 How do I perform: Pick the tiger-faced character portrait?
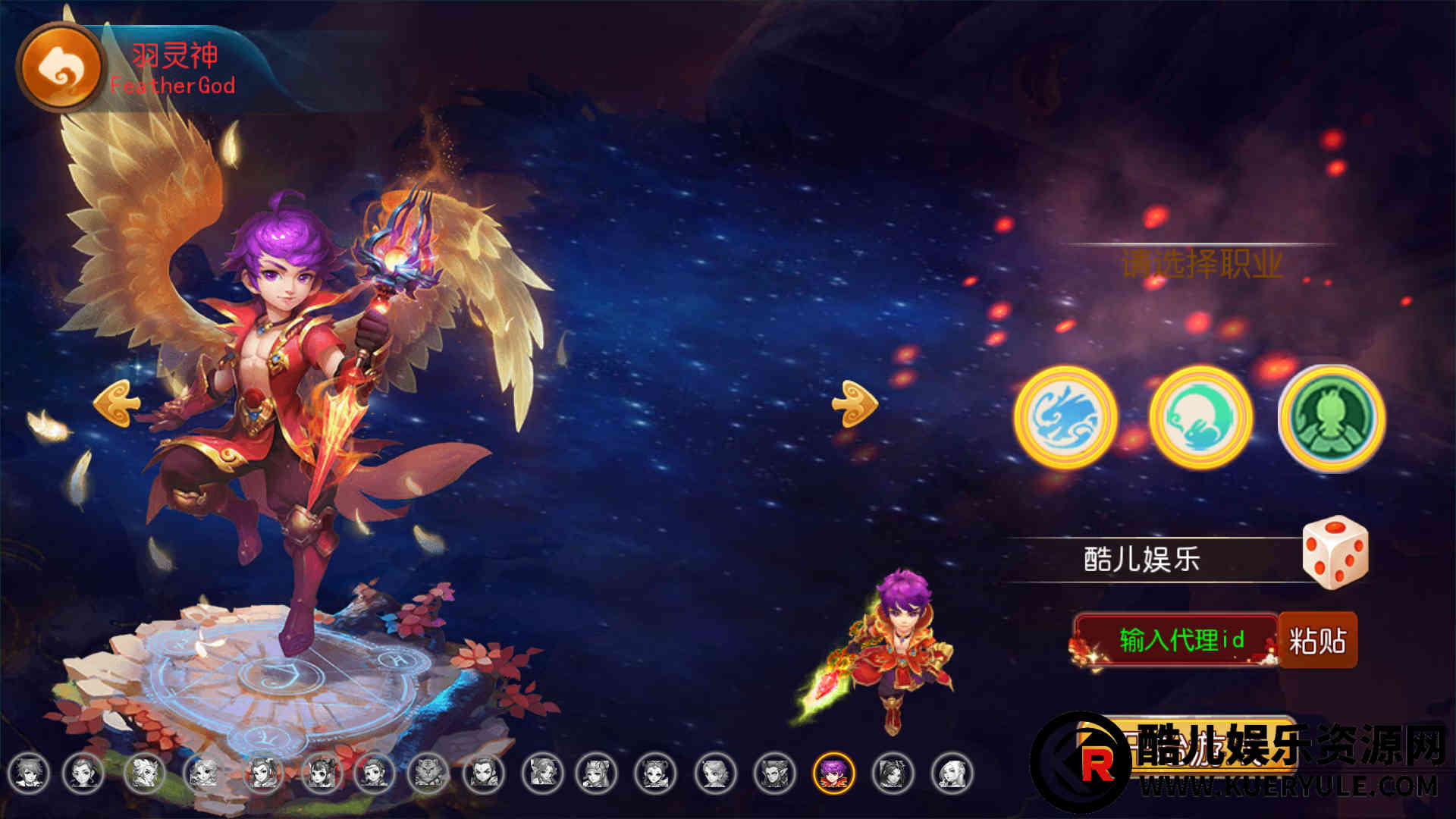click(428, 773)
